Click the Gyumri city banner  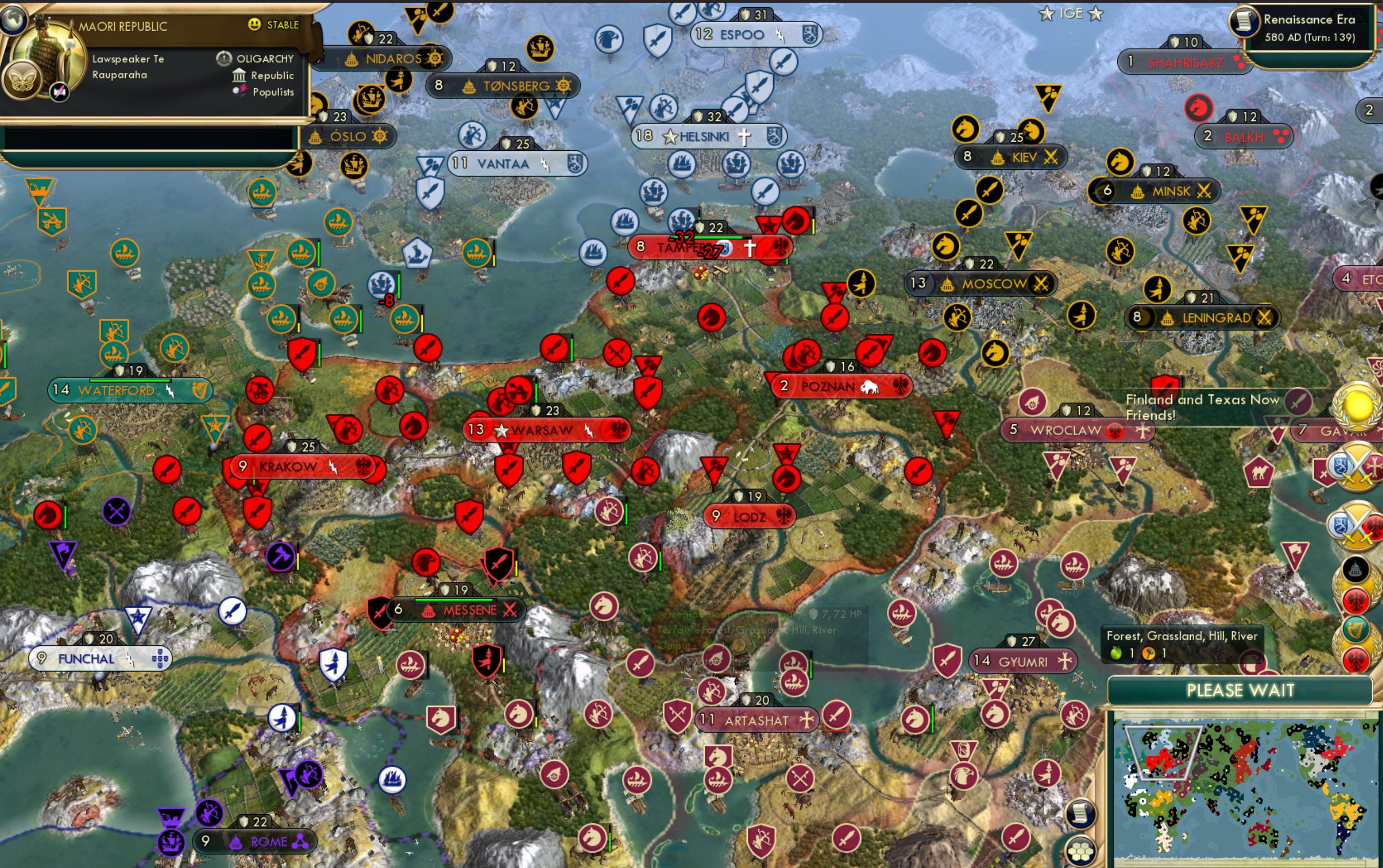coord(1022,661)
